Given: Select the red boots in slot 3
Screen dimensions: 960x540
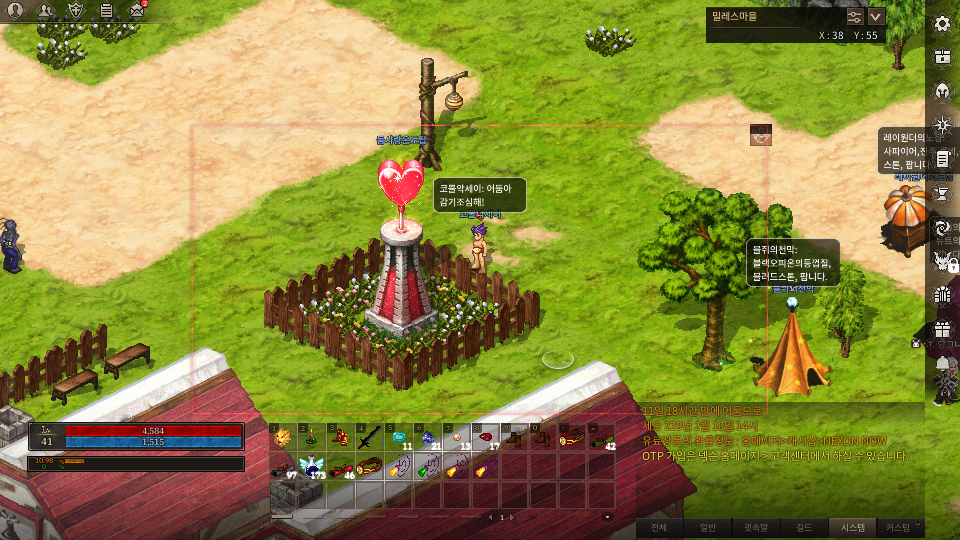Looking at the screenshot, I should pos(340,437).
